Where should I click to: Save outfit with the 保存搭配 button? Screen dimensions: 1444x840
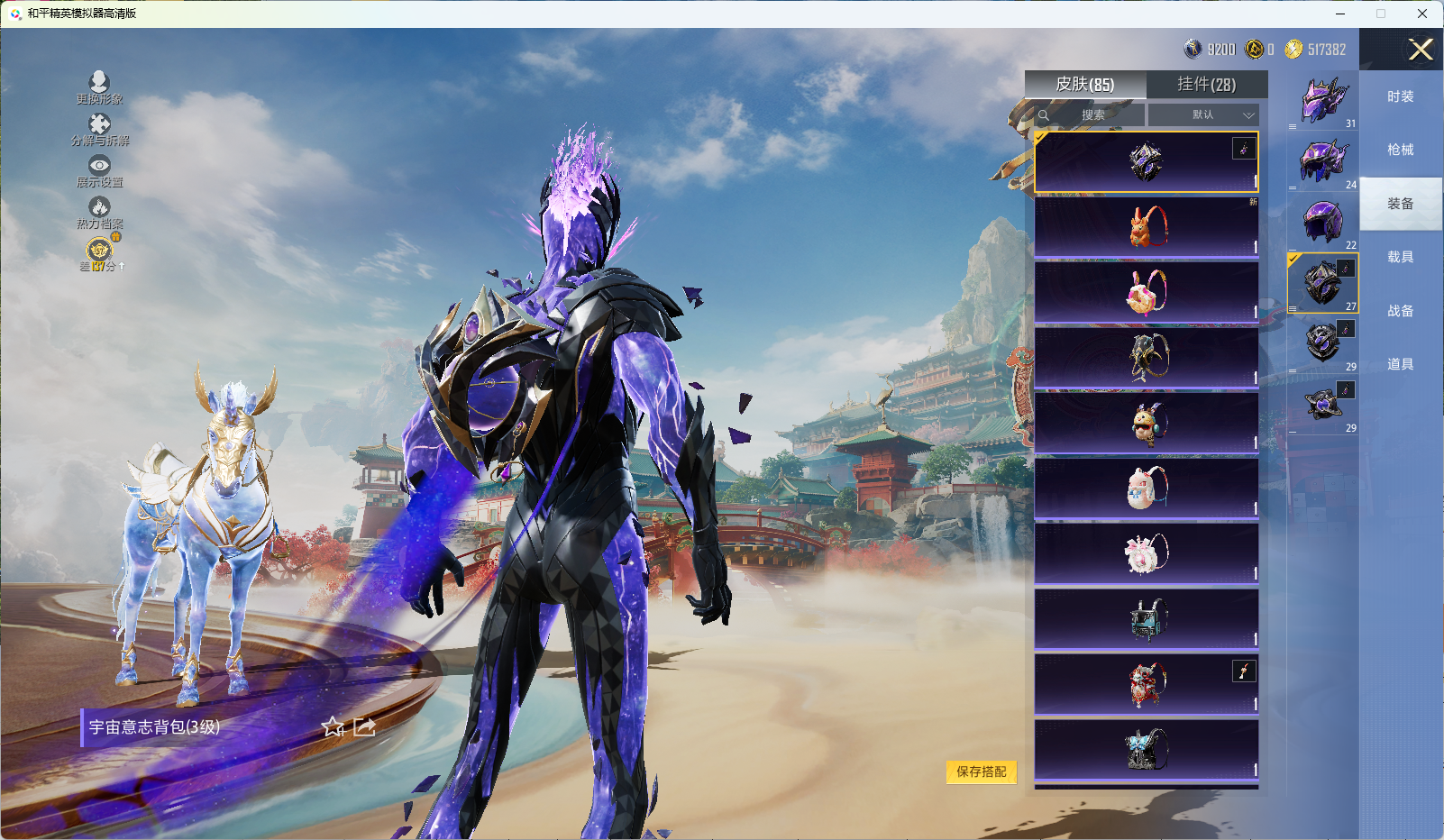pos(981,772)
